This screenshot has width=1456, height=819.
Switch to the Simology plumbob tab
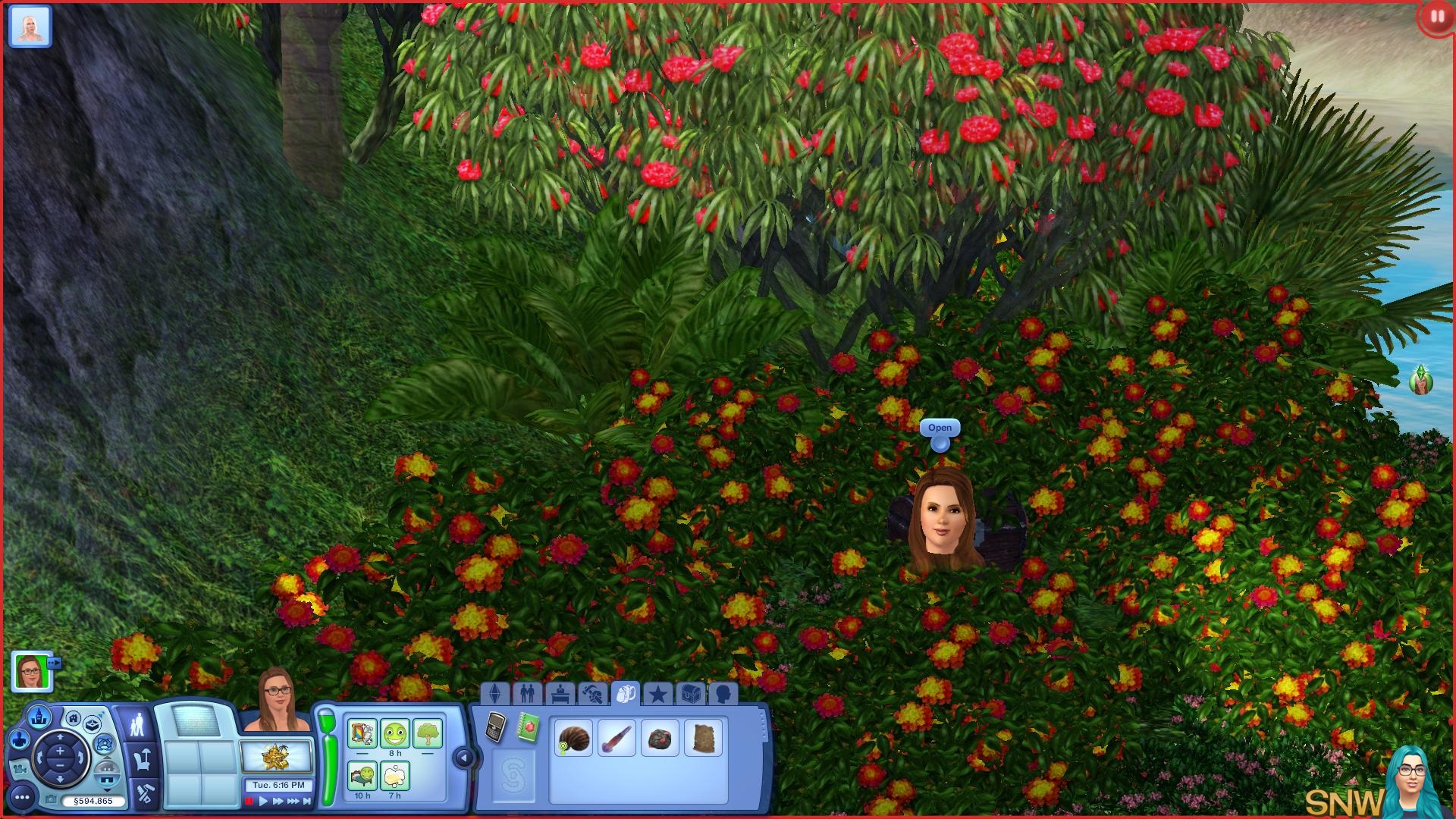point(495,693)
